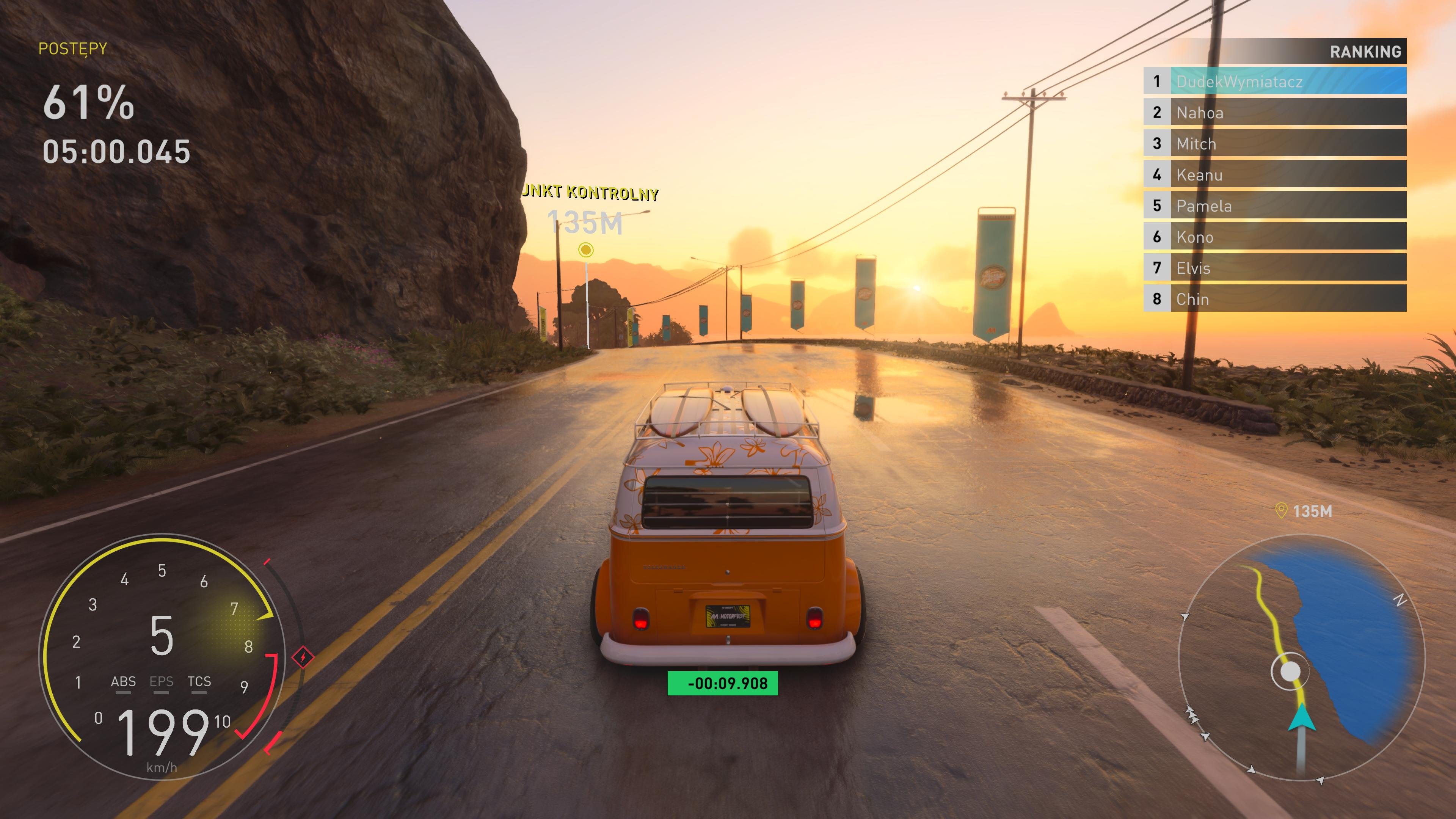Select Keanu's ranking entry

click(x=1274, y=175)
